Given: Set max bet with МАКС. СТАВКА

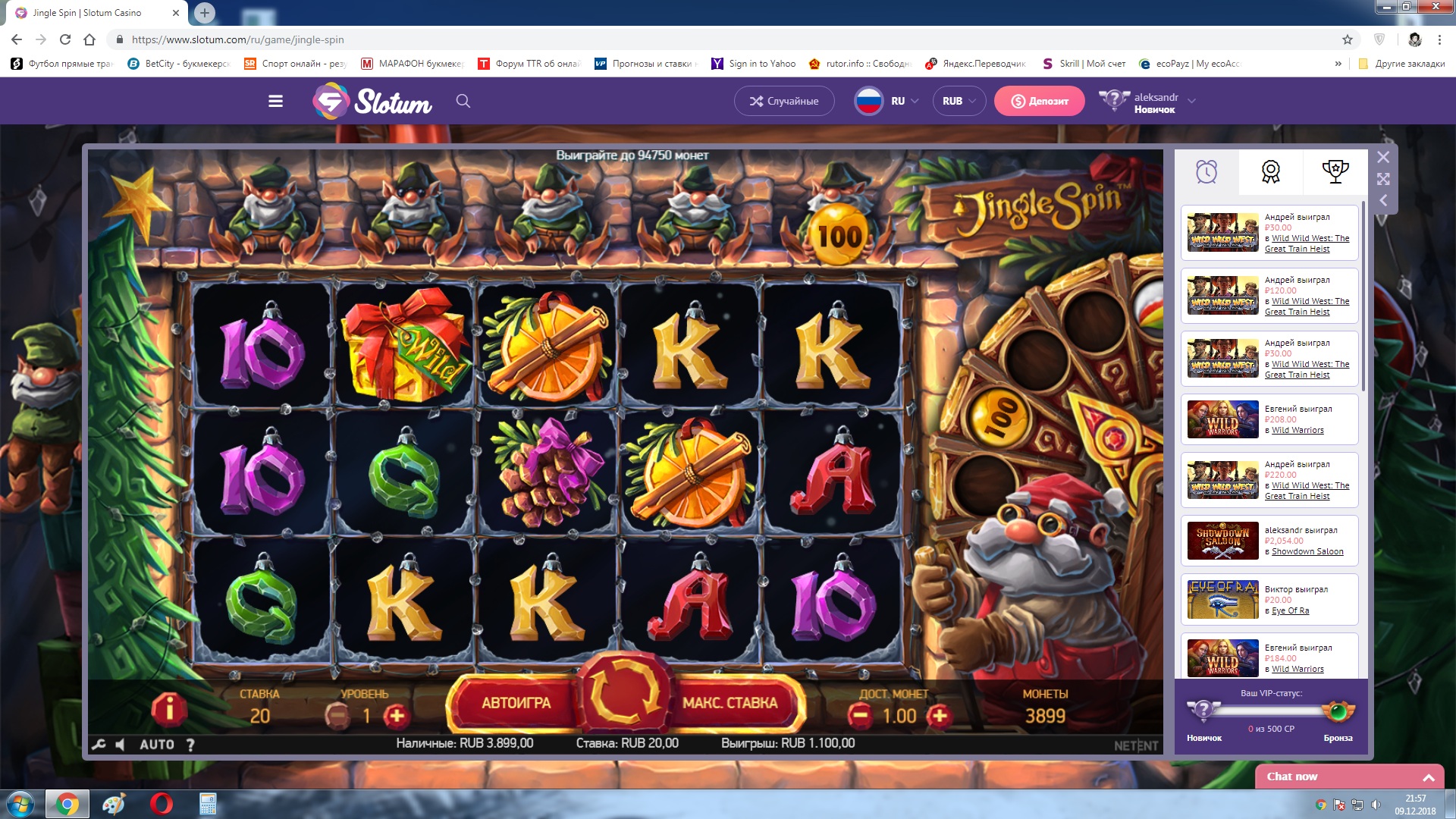Looking at the screenshot, I should pyautogui.click(x=730, y=703).
